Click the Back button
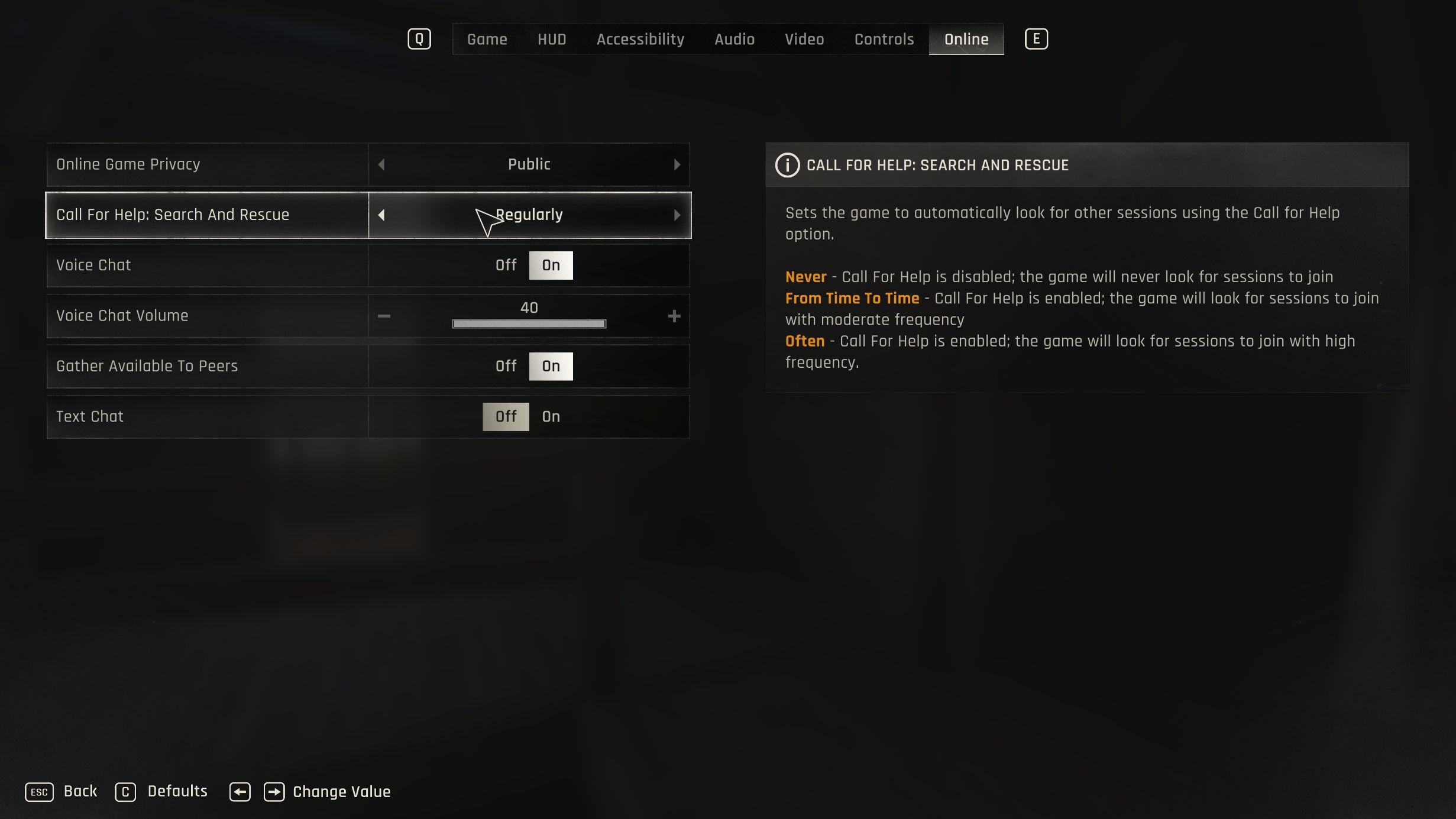Viewport: 1456px width, 819px height. point(80,791)
